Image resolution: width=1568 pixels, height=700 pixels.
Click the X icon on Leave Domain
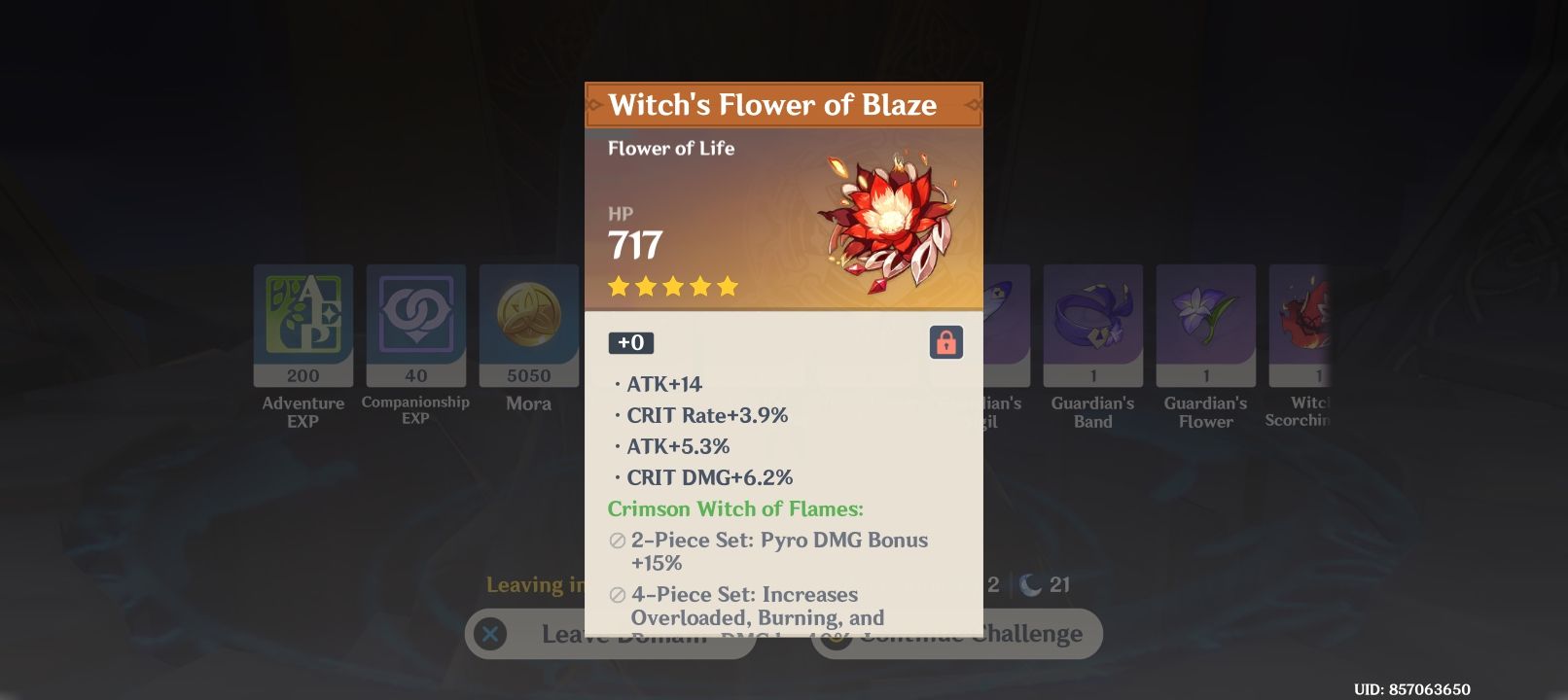(490, 634)
